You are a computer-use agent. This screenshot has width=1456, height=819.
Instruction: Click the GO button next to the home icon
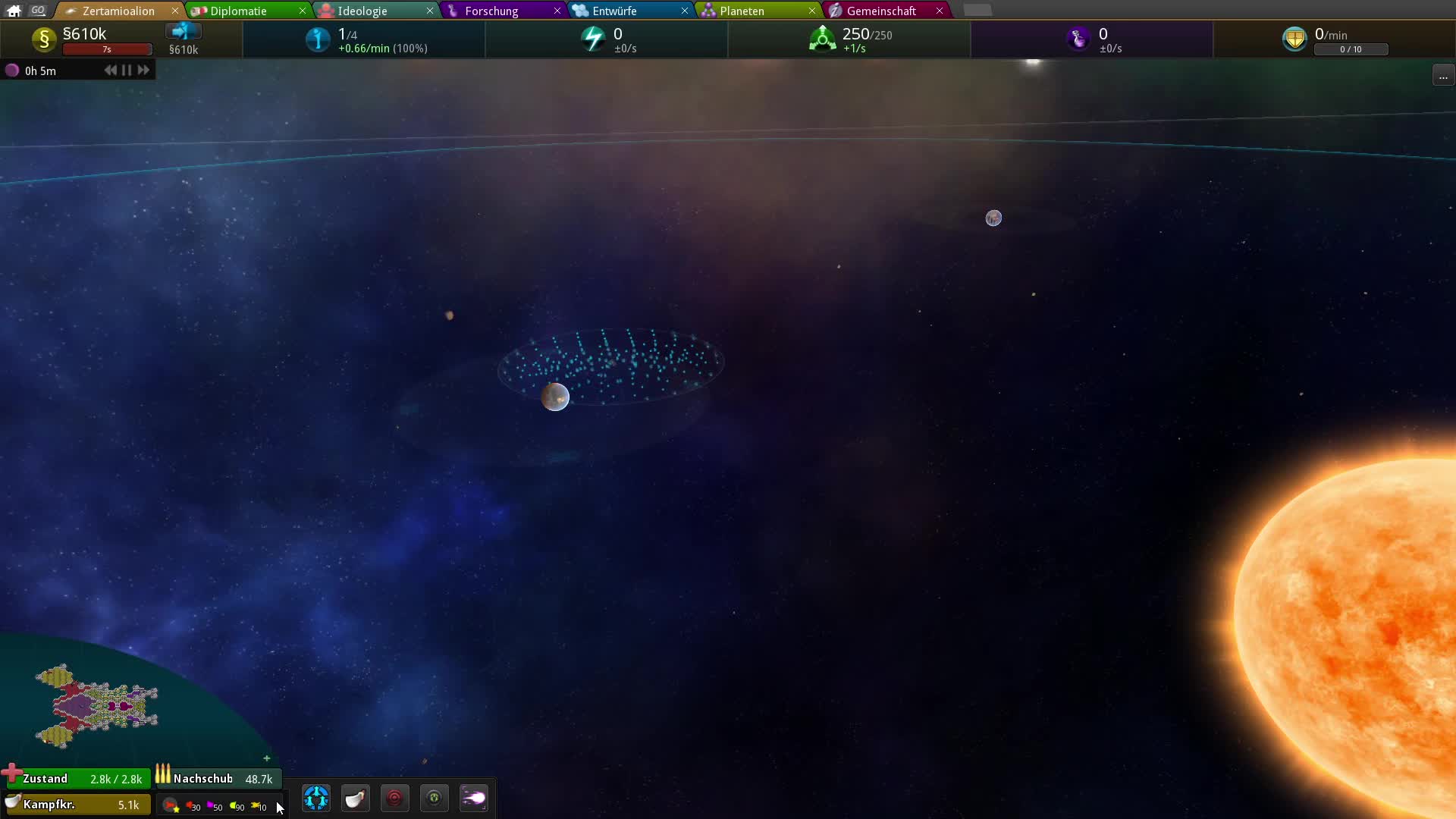point(38,10)
